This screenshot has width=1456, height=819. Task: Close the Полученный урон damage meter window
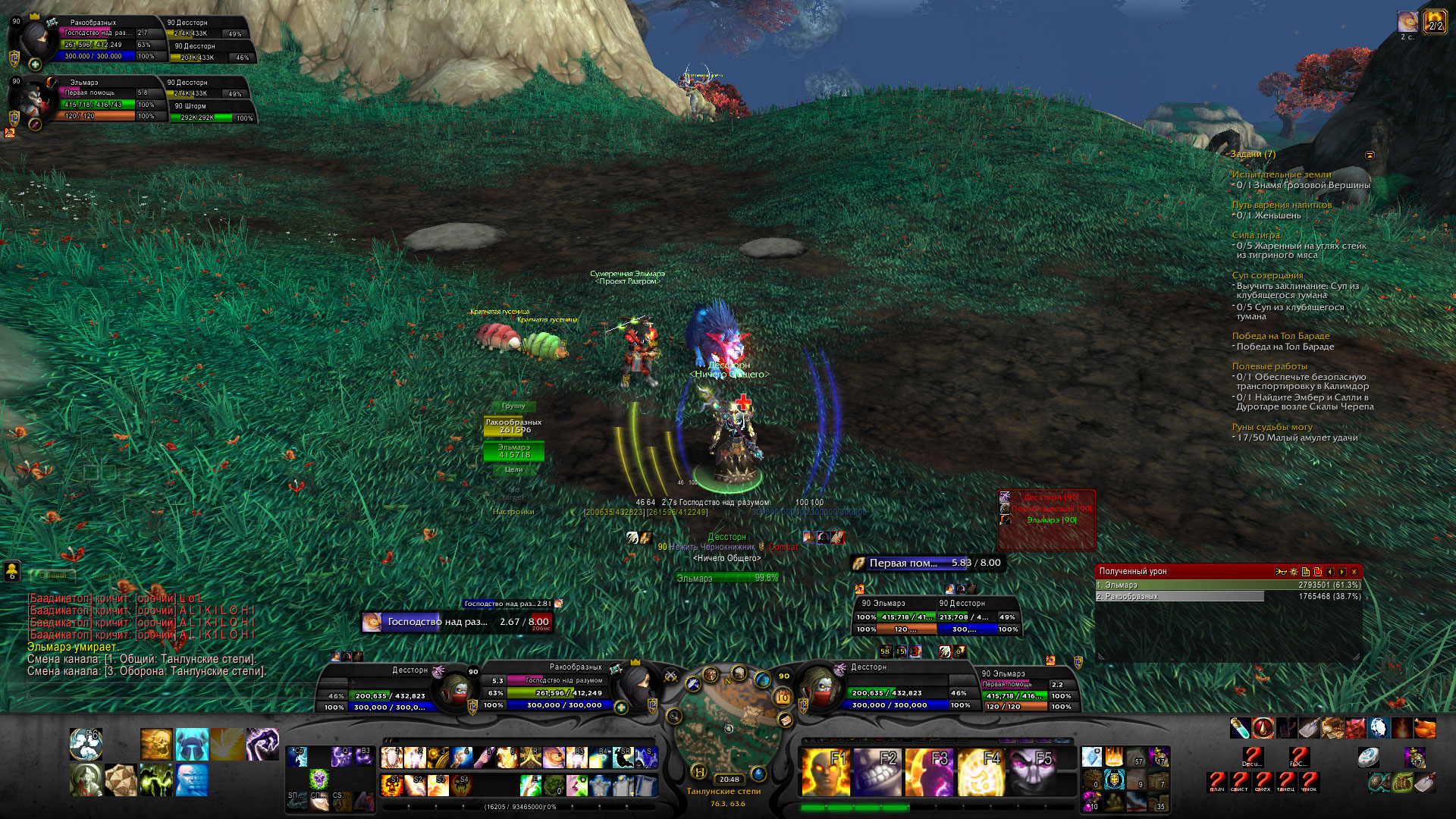[x=1354, y=572]
